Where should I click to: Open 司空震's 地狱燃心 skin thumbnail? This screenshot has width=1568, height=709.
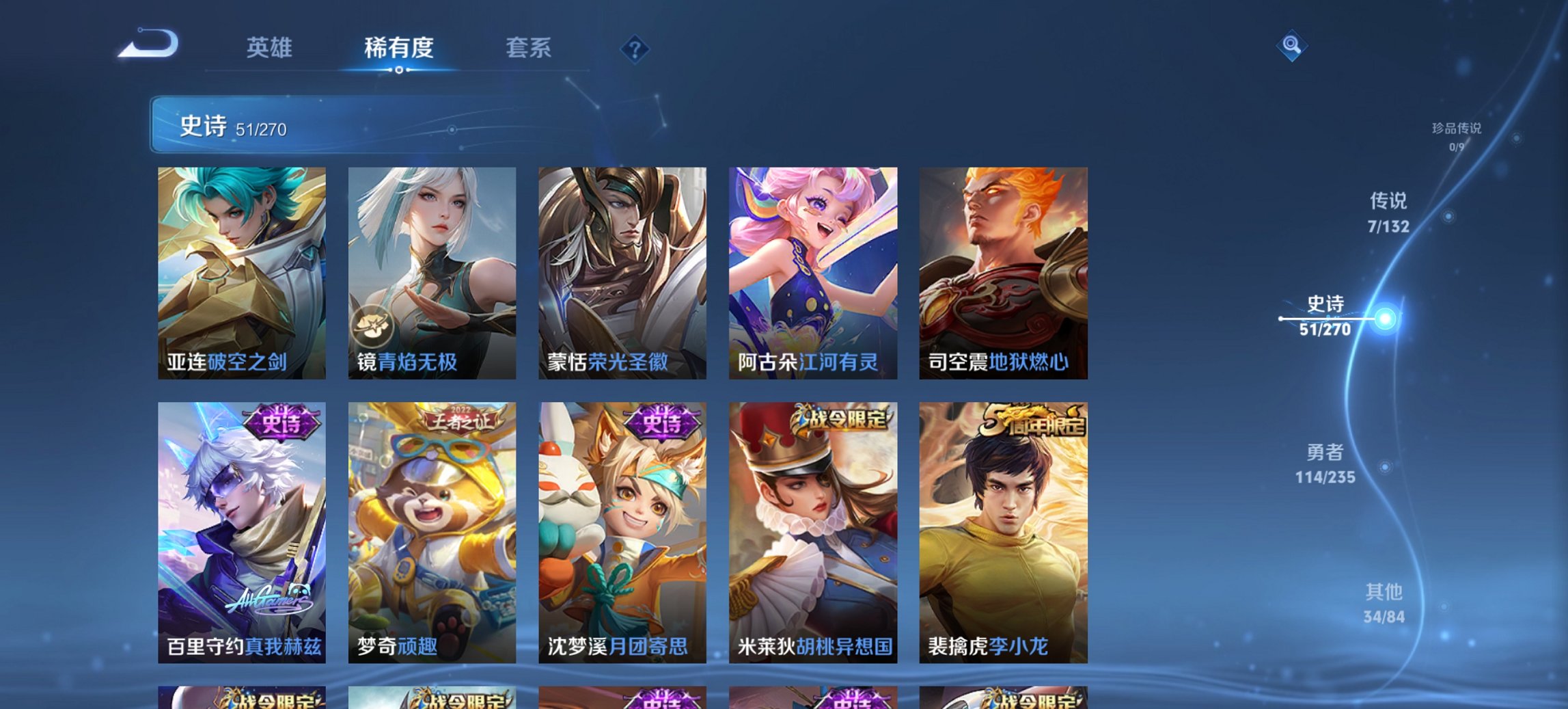coord(1004,273)
